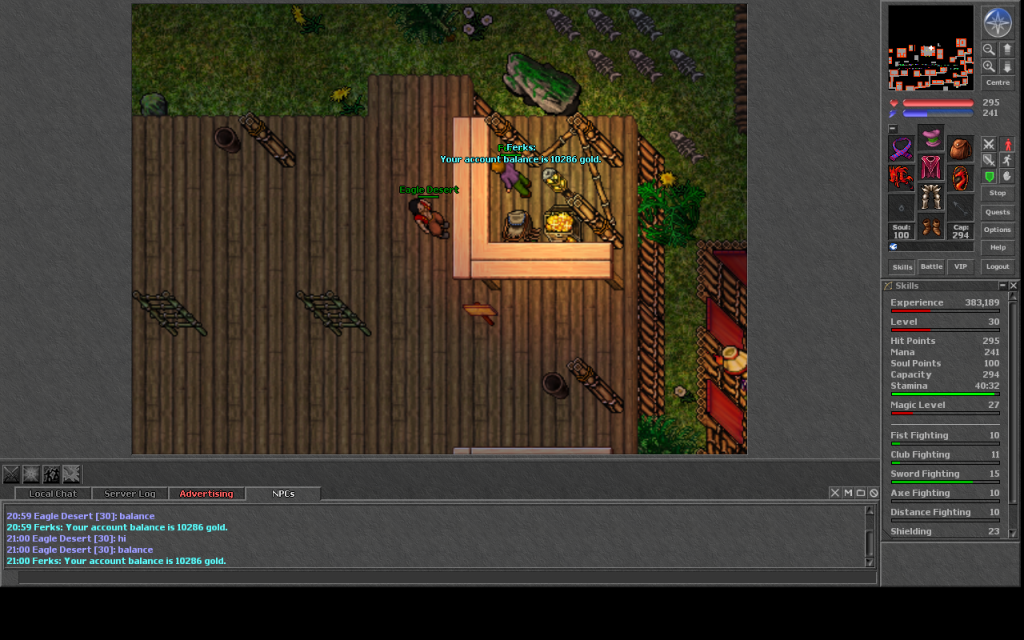Log out using the Logout button
1024x640 pixels.
997,267
